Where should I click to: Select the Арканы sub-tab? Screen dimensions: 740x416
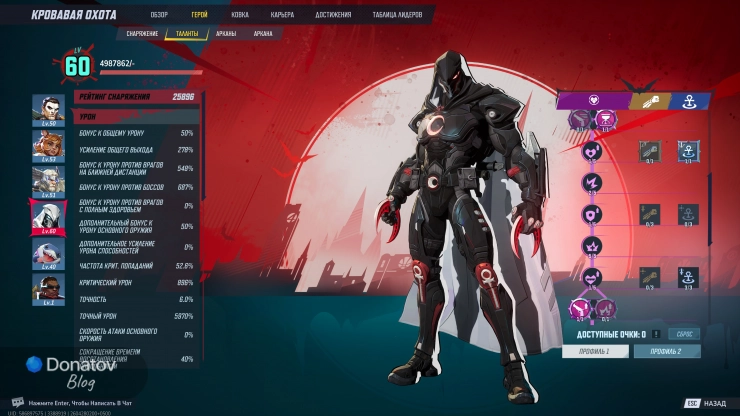[226, 33]
